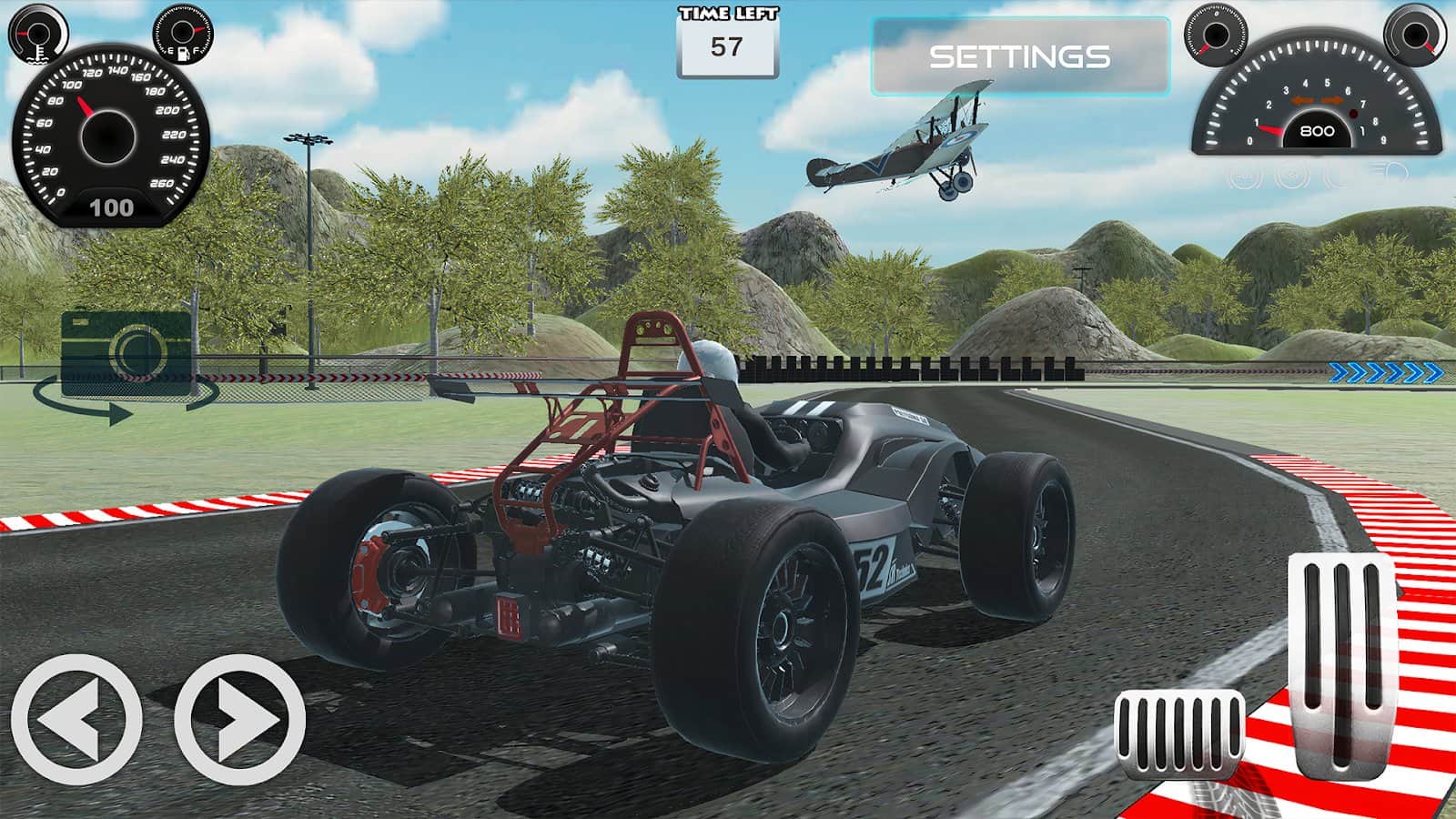1456x819 pixels.
Task: Tap the camera rotation icon to change view
Action: click(x=123, y=355)
